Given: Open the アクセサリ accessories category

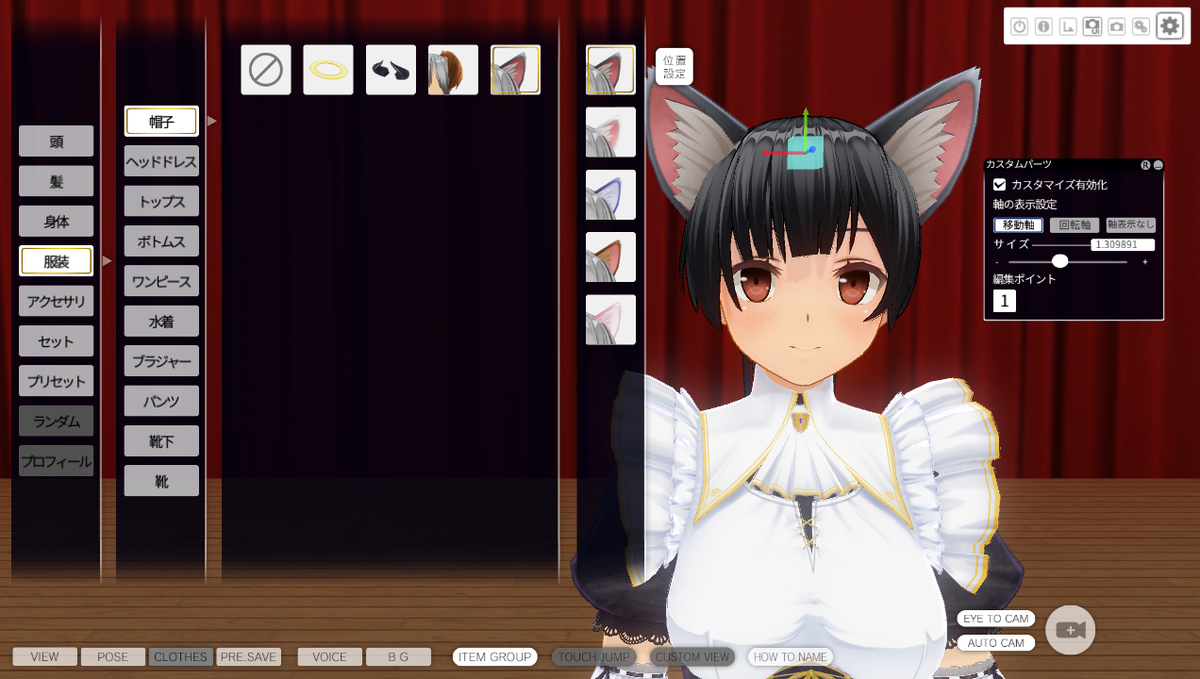Looking at the screenshot, I should tap(56, 301).
